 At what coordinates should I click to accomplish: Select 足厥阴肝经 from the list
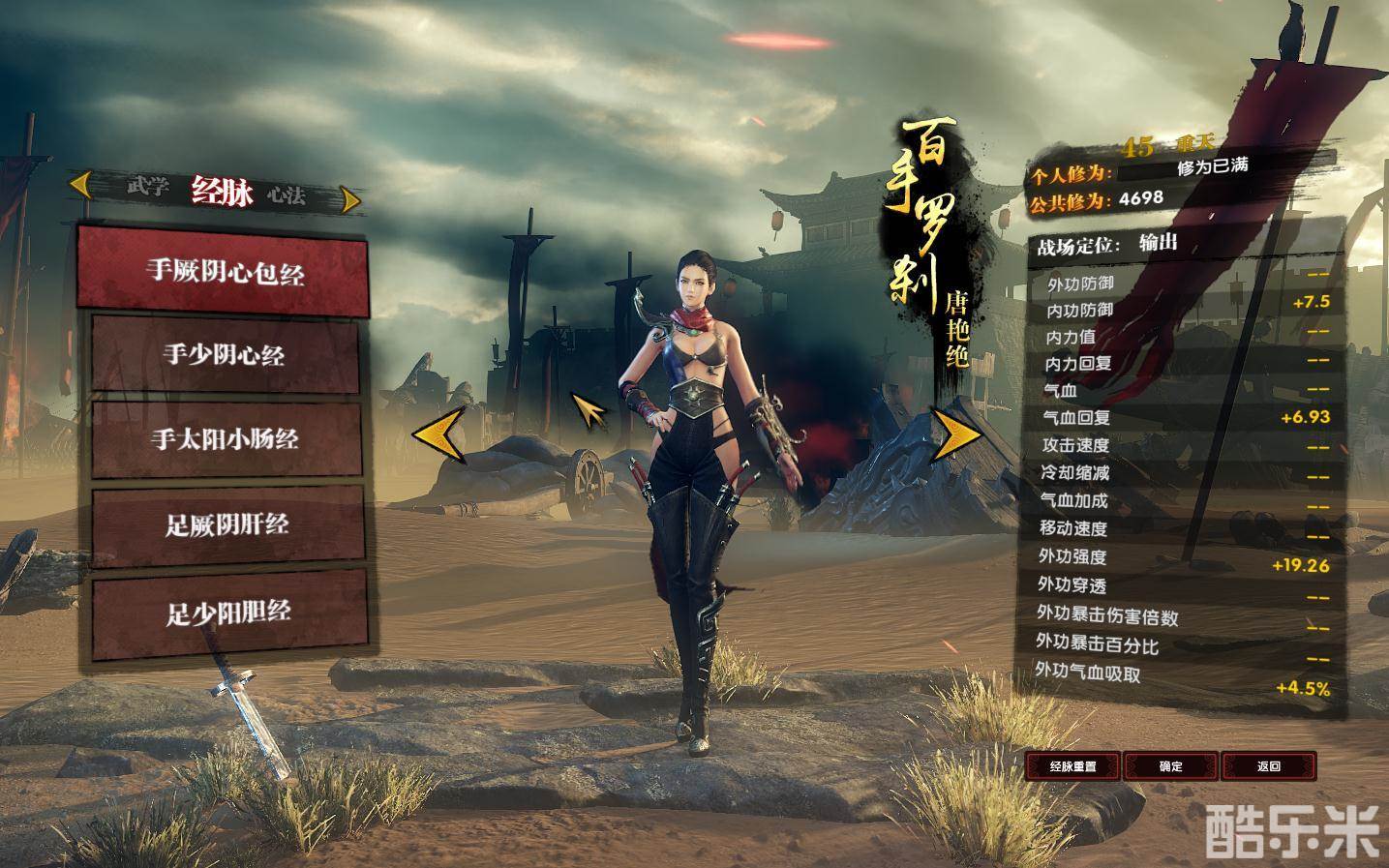(226, 524)
